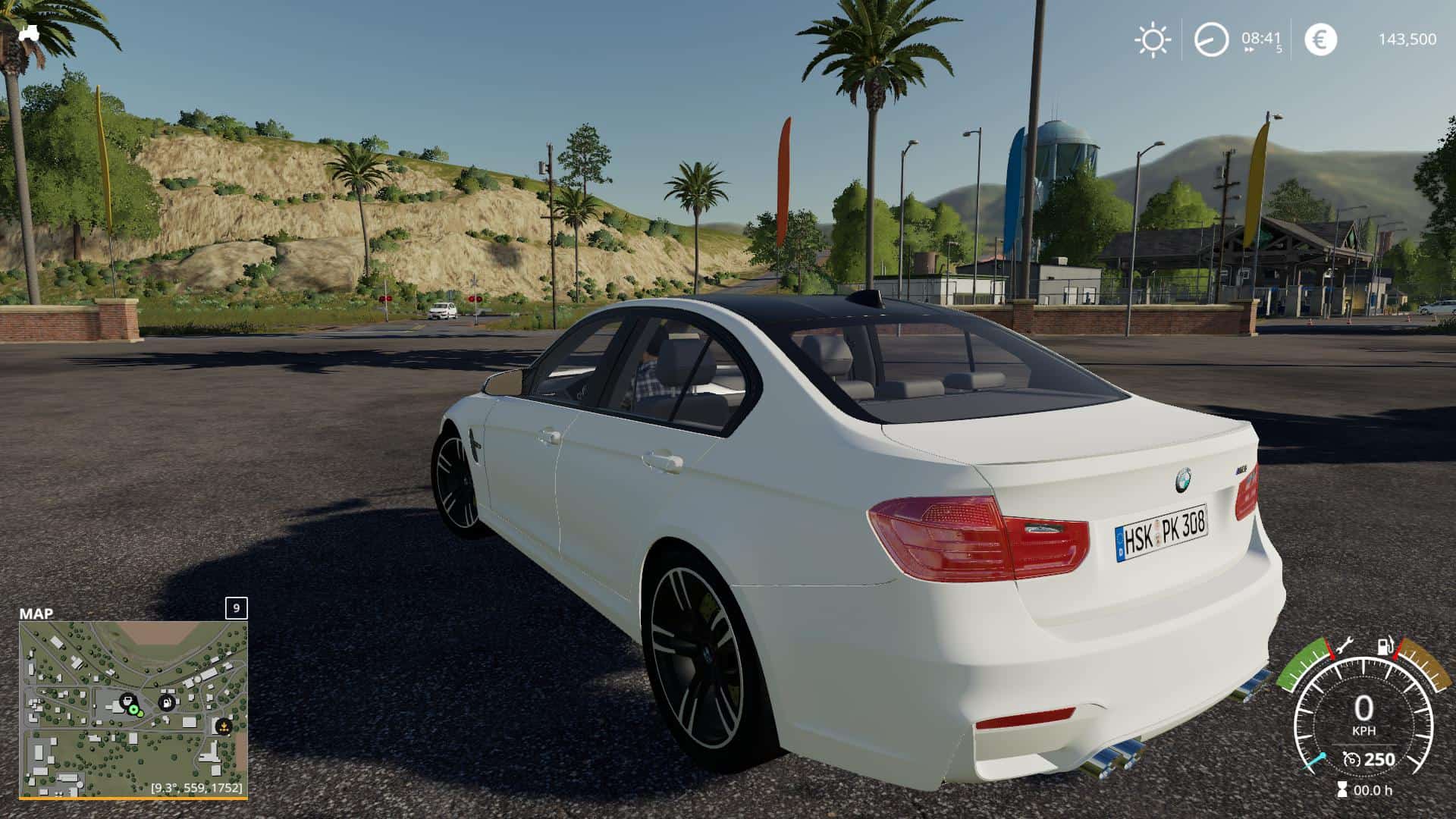Click the fuel station marker on minimap

click(166, 702)
